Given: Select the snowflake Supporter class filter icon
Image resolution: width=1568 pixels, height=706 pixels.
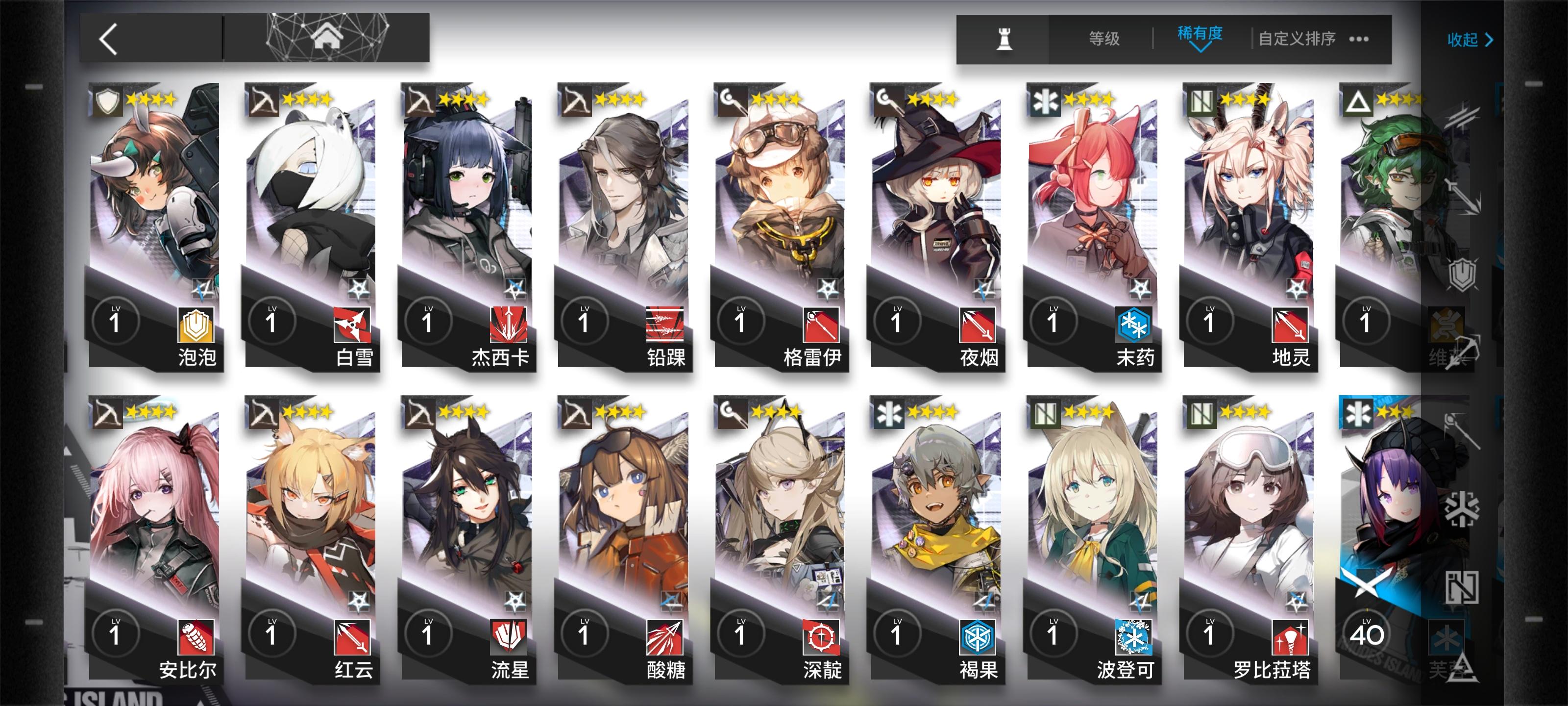Looking at the screenshot, I should (1463, 507).
